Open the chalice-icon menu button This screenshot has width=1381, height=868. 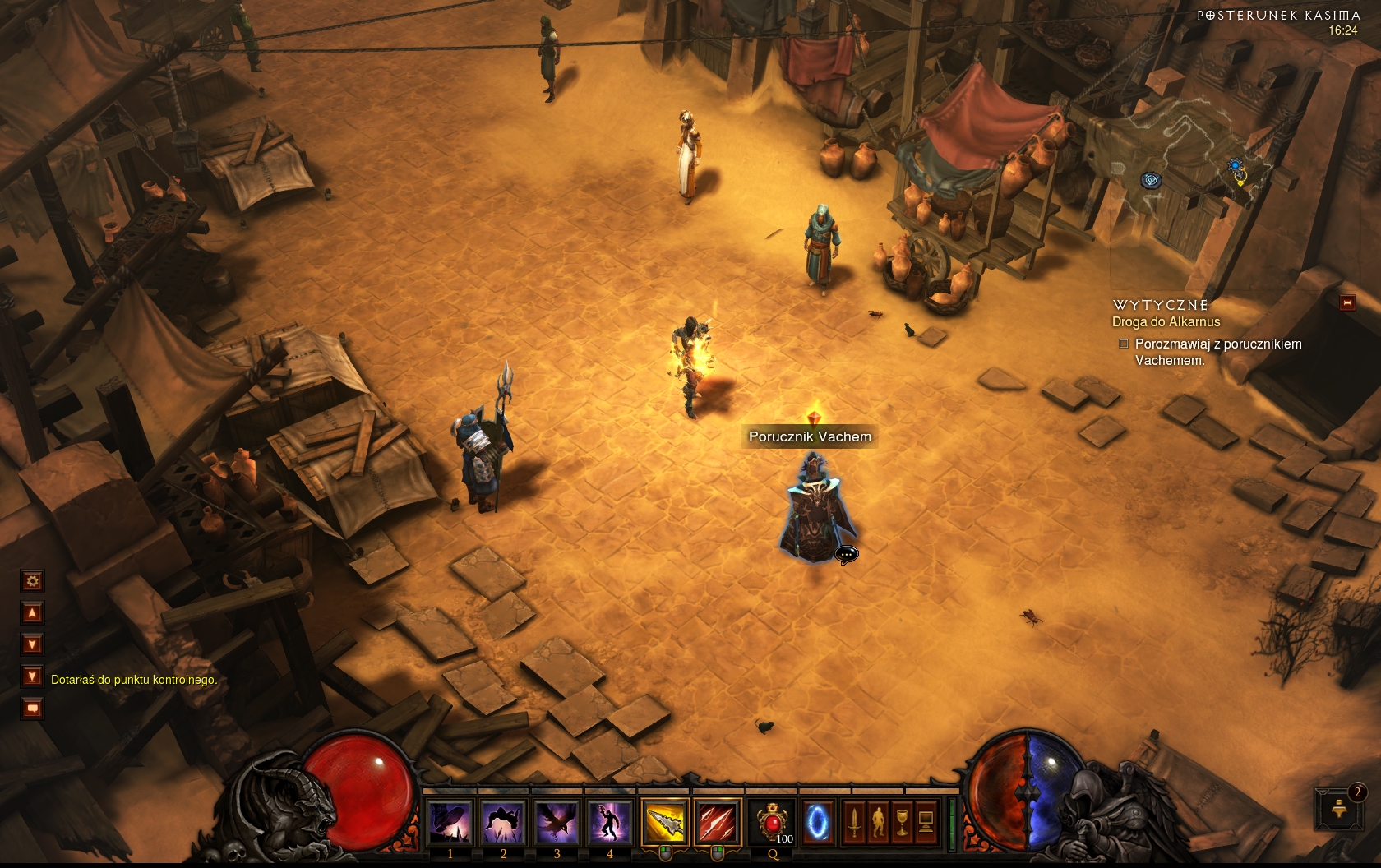pyautogui.click(x=902, y=821)
